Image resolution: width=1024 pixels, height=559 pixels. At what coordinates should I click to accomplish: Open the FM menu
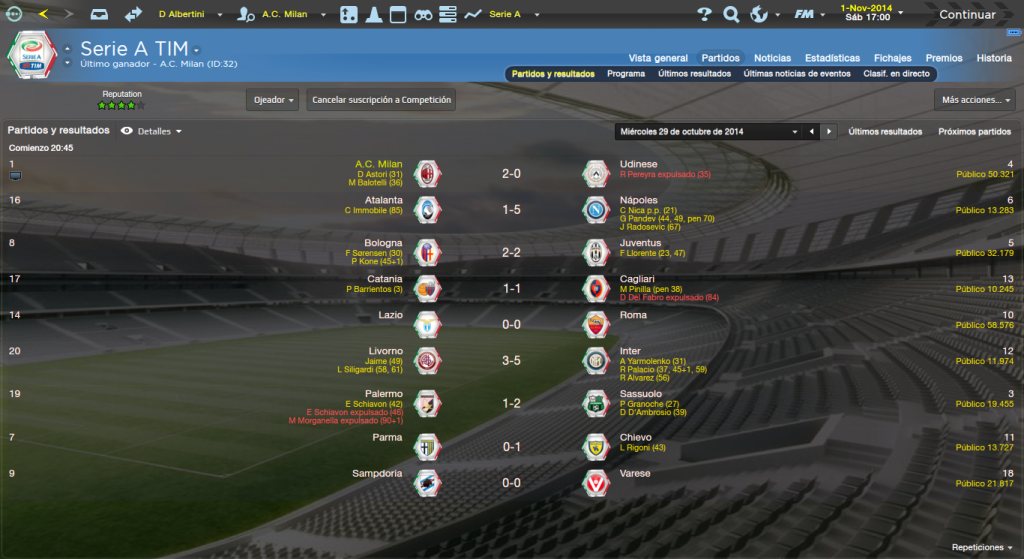click(x=804, y=15)
